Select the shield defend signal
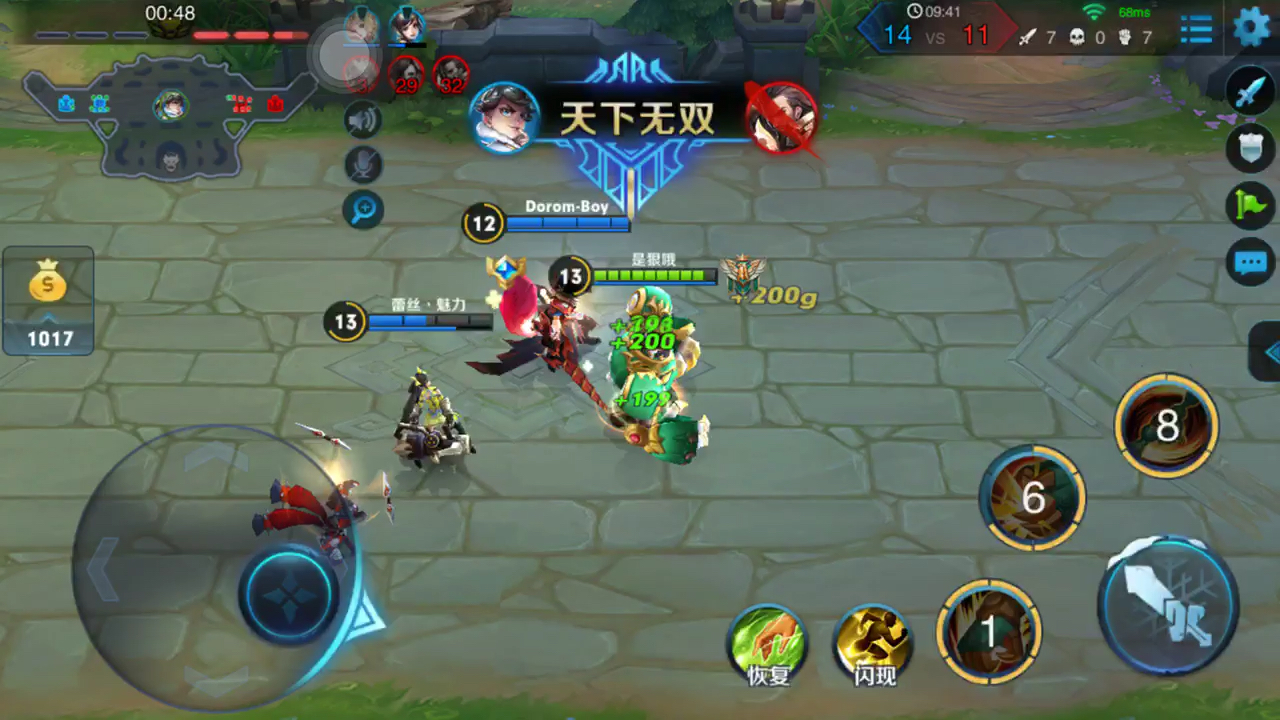Screen dimensions: 1280x720 click(x=1250, y=148)
